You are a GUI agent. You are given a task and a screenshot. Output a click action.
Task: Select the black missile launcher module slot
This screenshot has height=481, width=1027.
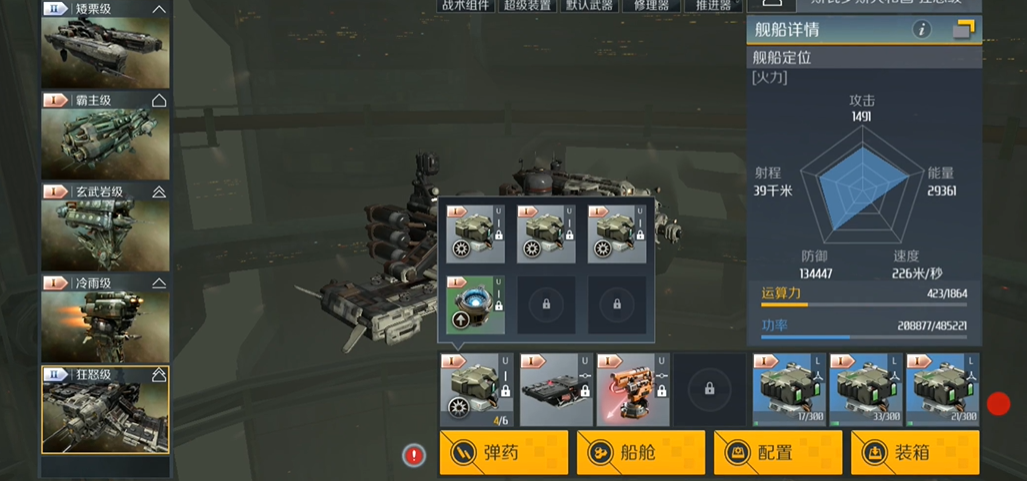[550, 387]
